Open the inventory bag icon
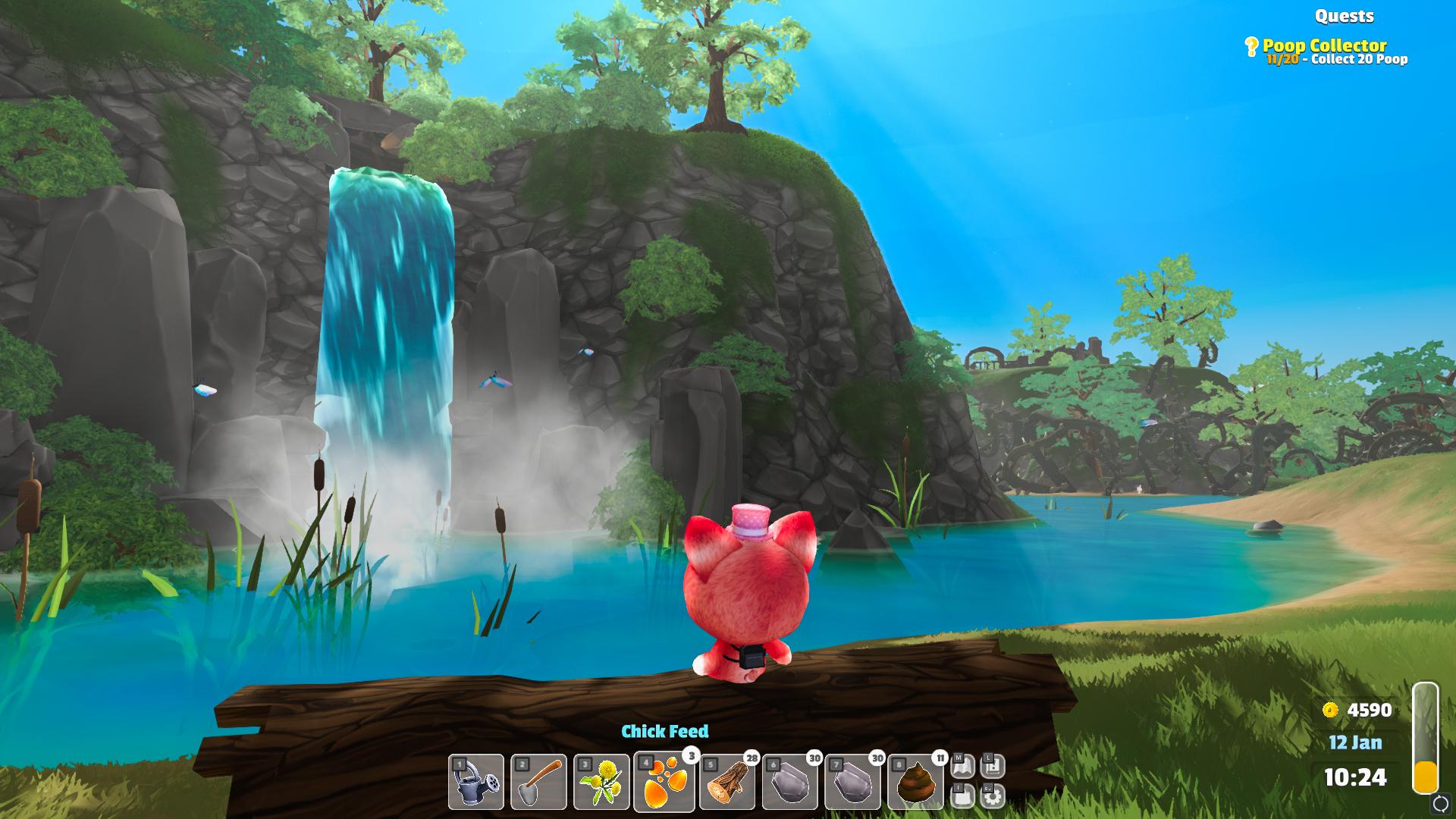 (962, 795)
